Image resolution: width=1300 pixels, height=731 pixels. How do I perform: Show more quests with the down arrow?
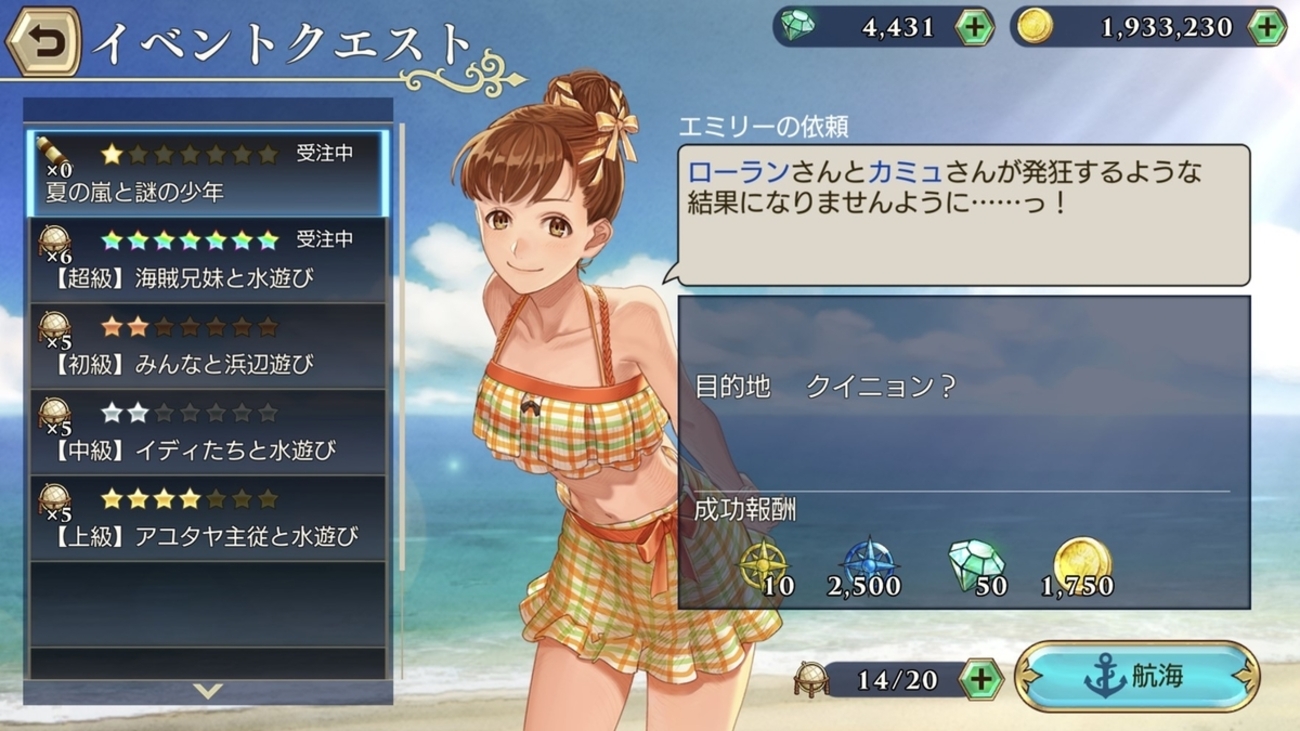point(208,691)
